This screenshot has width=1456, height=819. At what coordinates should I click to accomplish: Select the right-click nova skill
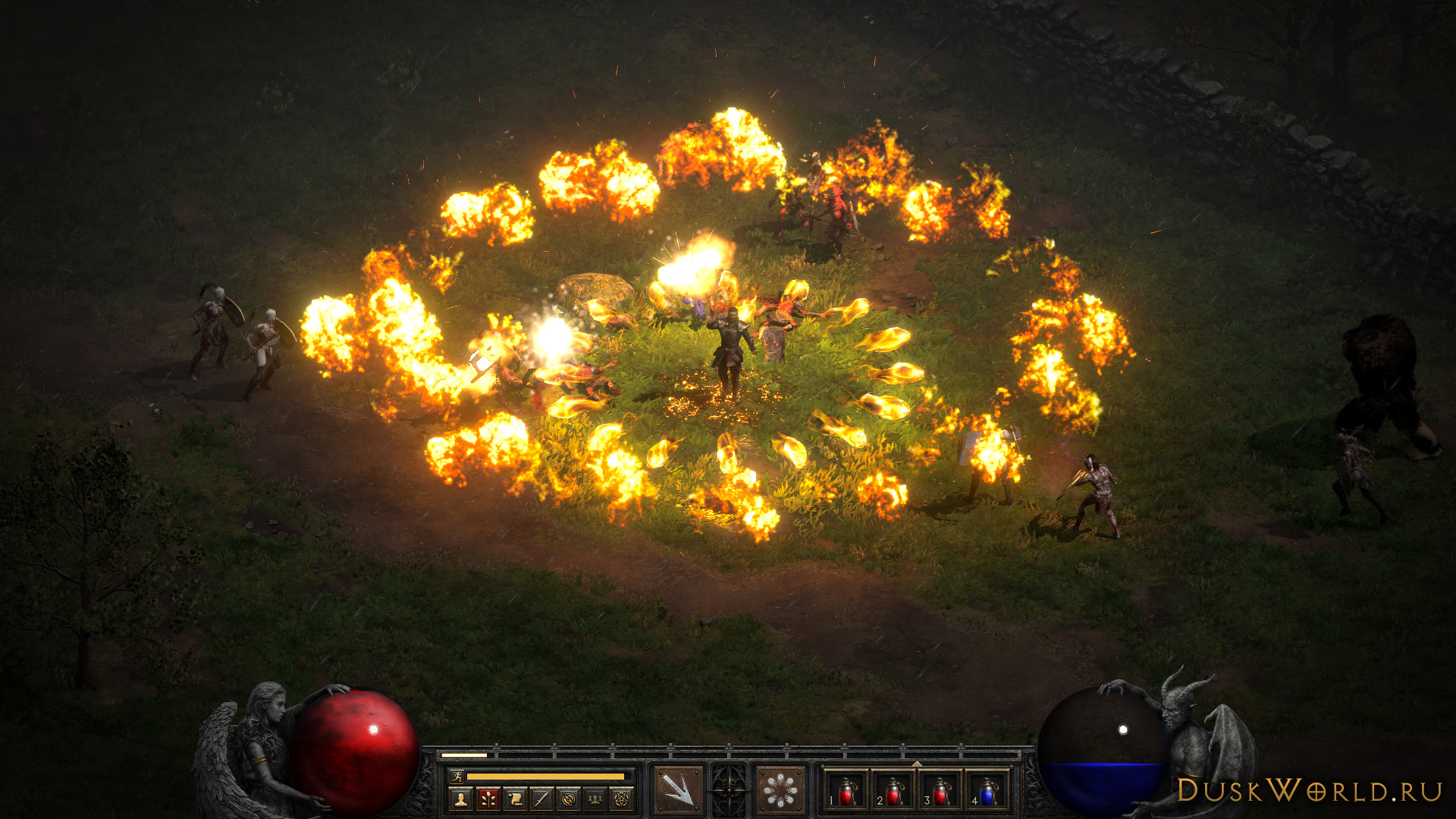[x=780, y=790]
